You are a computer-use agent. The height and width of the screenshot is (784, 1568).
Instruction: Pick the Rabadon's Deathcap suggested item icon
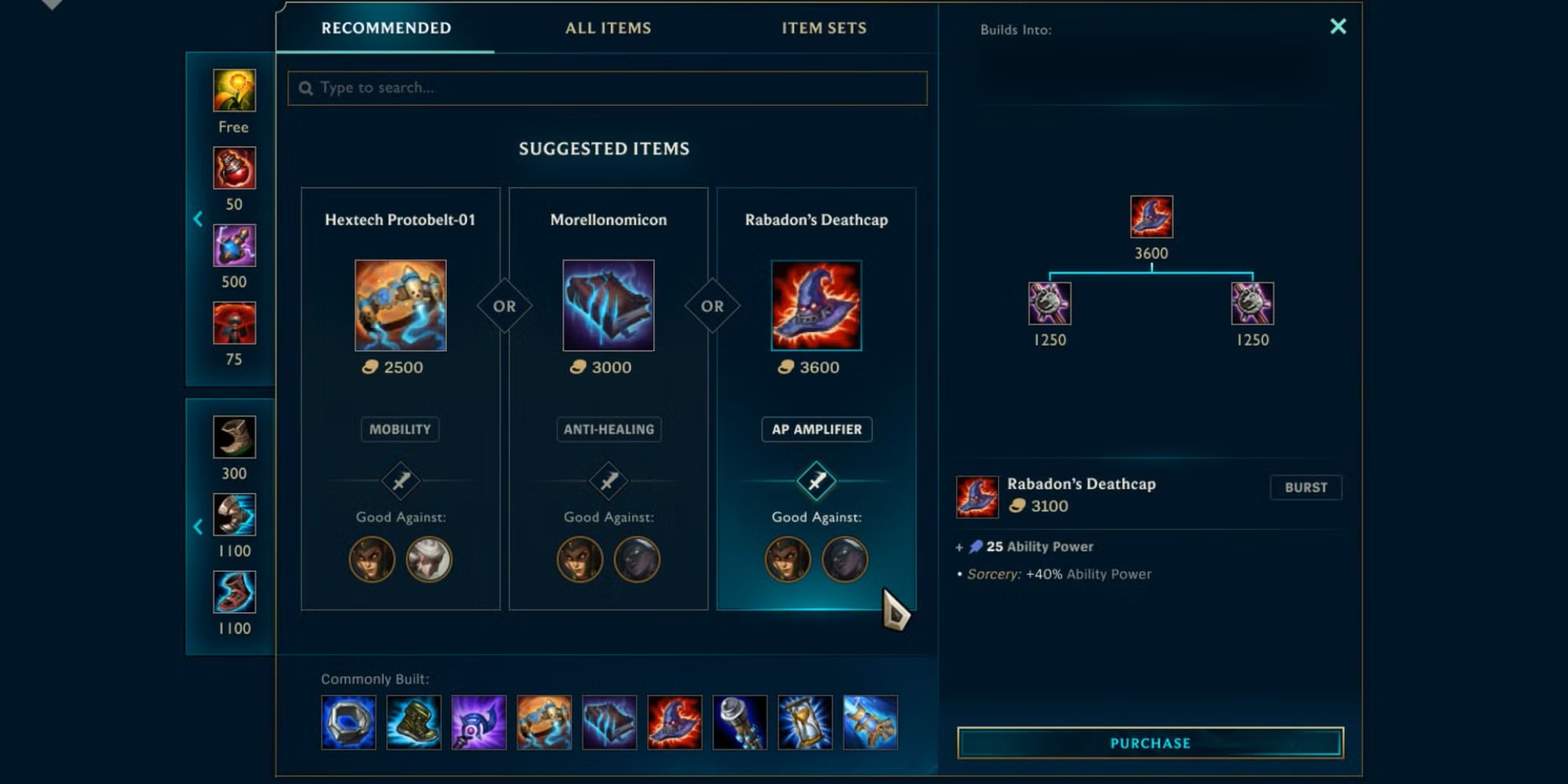tap(816, 306)
